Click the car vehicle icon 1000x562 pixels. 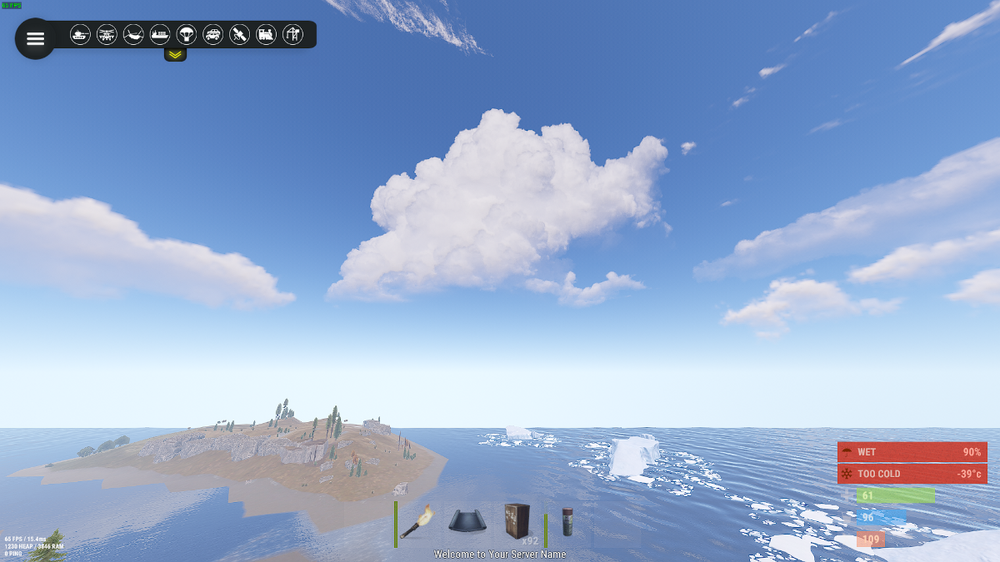[213, 35]
